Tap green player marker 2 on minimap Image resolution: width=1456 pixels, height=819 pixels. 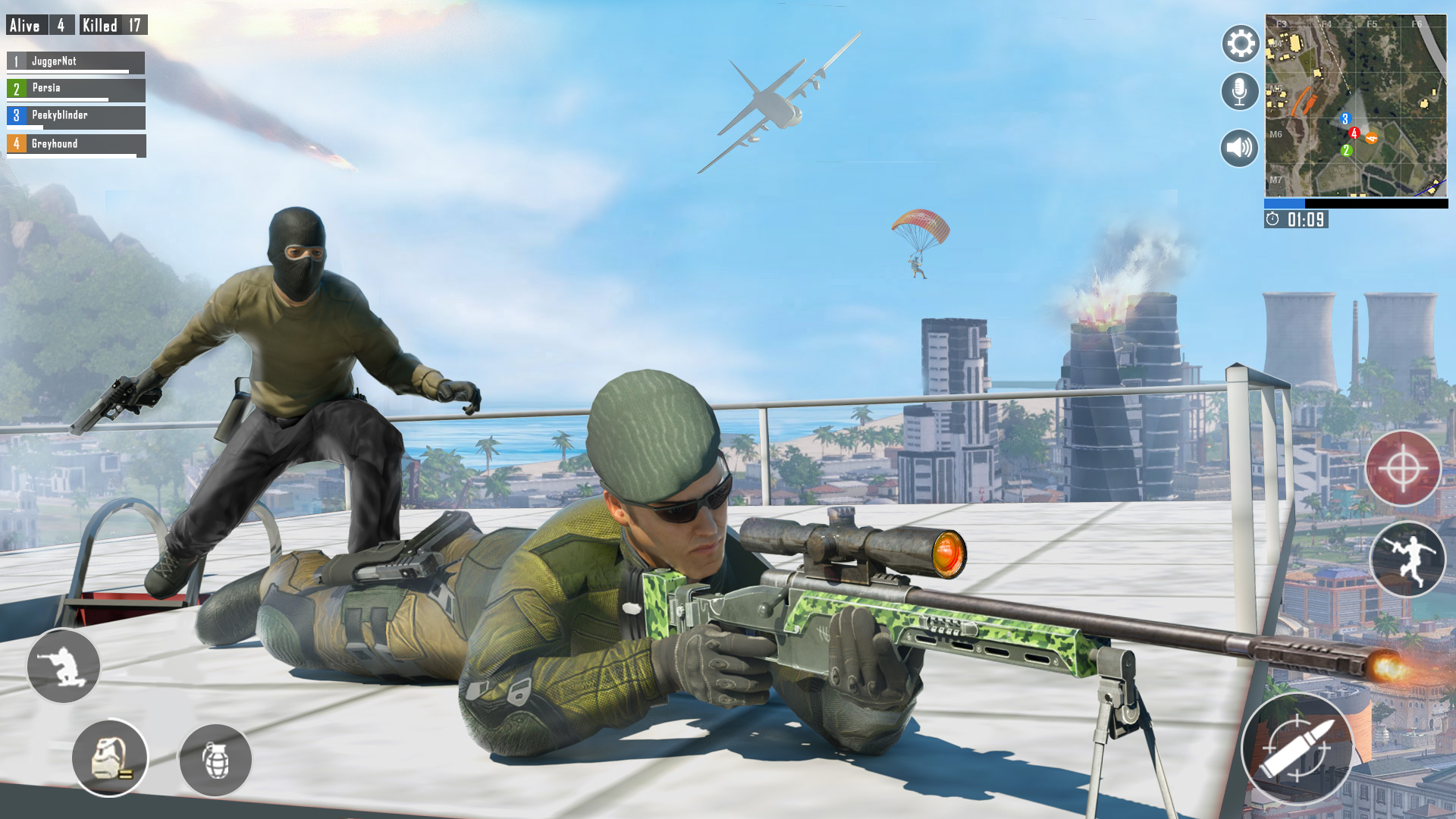point(1346,151)
